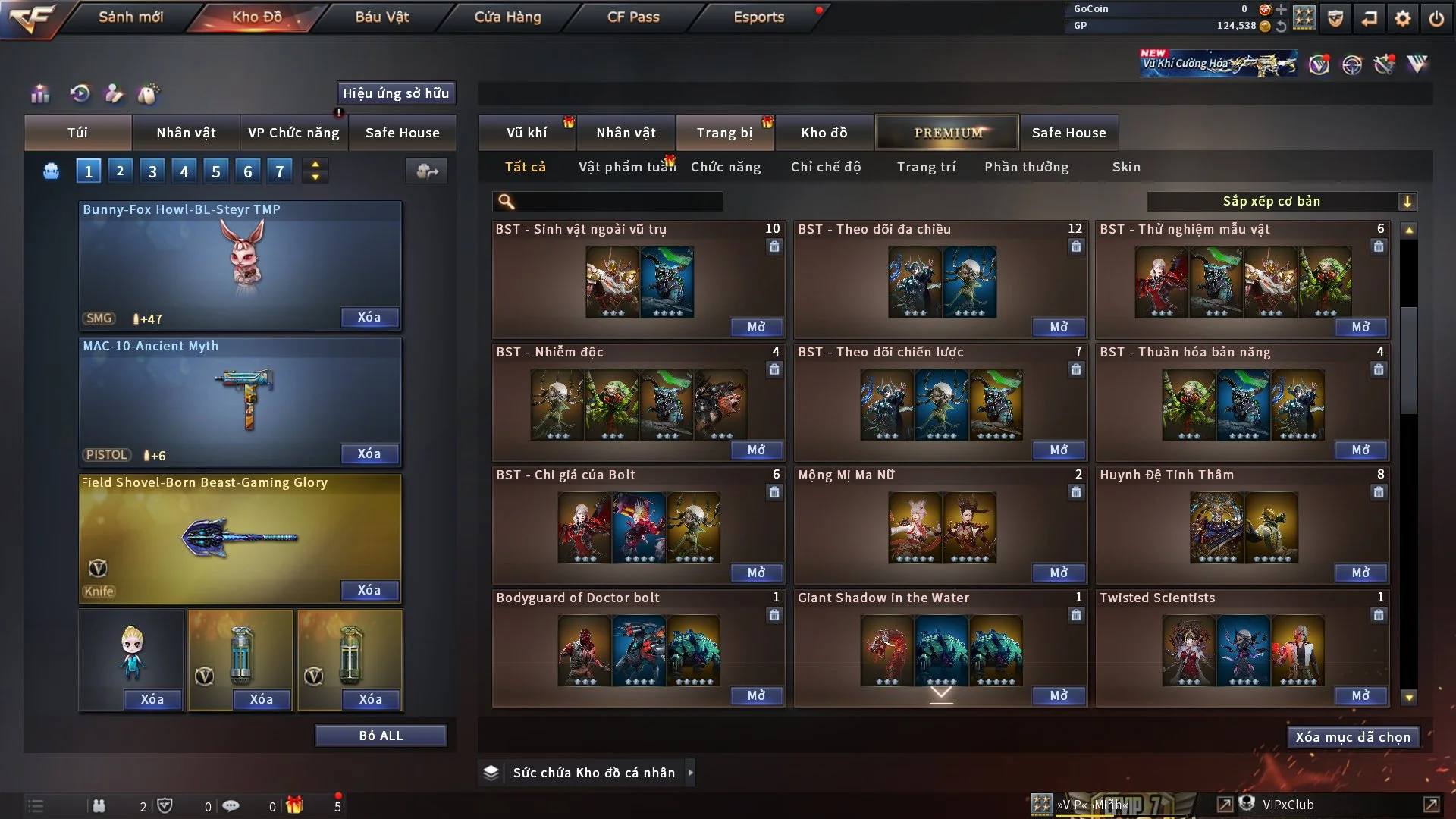Choose the Chức năng filter

(726, 167)
